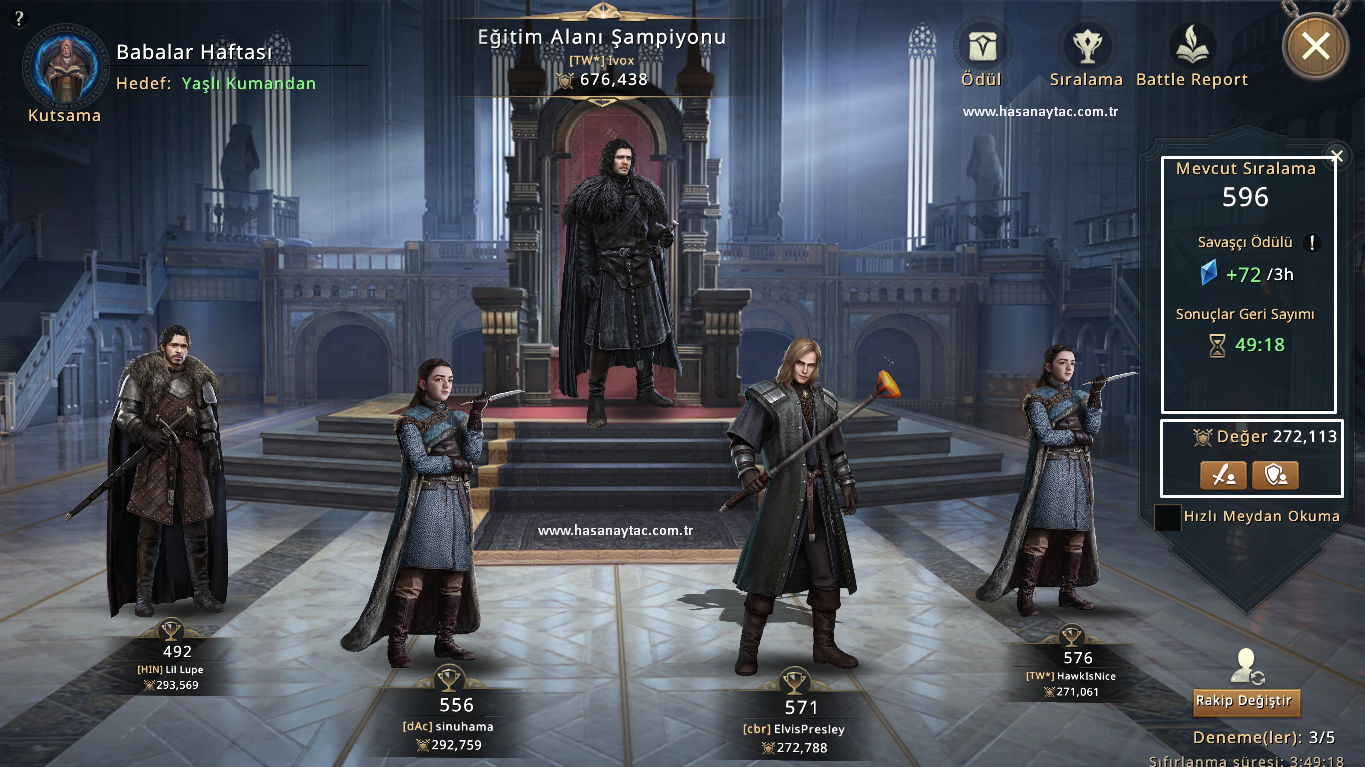Screen dimensions: 1365x767
Task: Open the attack formation sword button
Action: 1222,475
